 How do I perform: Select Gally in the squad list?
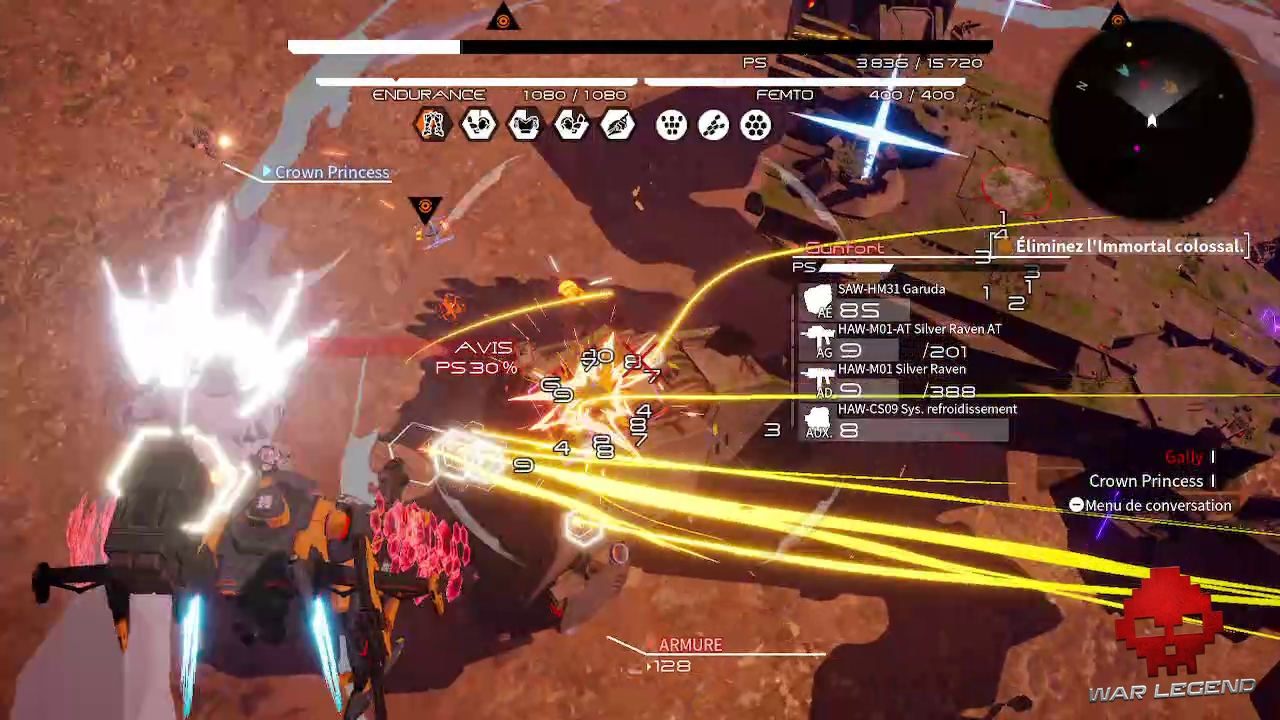(1183, 457)
